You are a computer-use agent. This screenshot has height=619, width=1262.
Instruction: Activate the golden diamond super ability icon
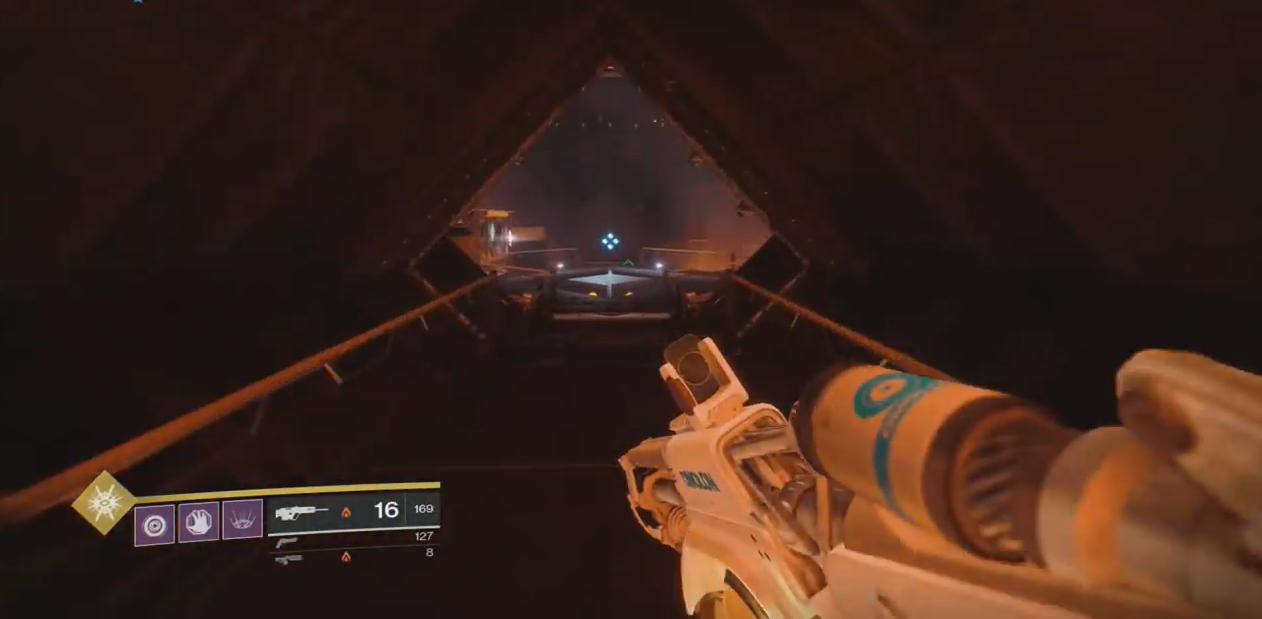coord(104,503)
